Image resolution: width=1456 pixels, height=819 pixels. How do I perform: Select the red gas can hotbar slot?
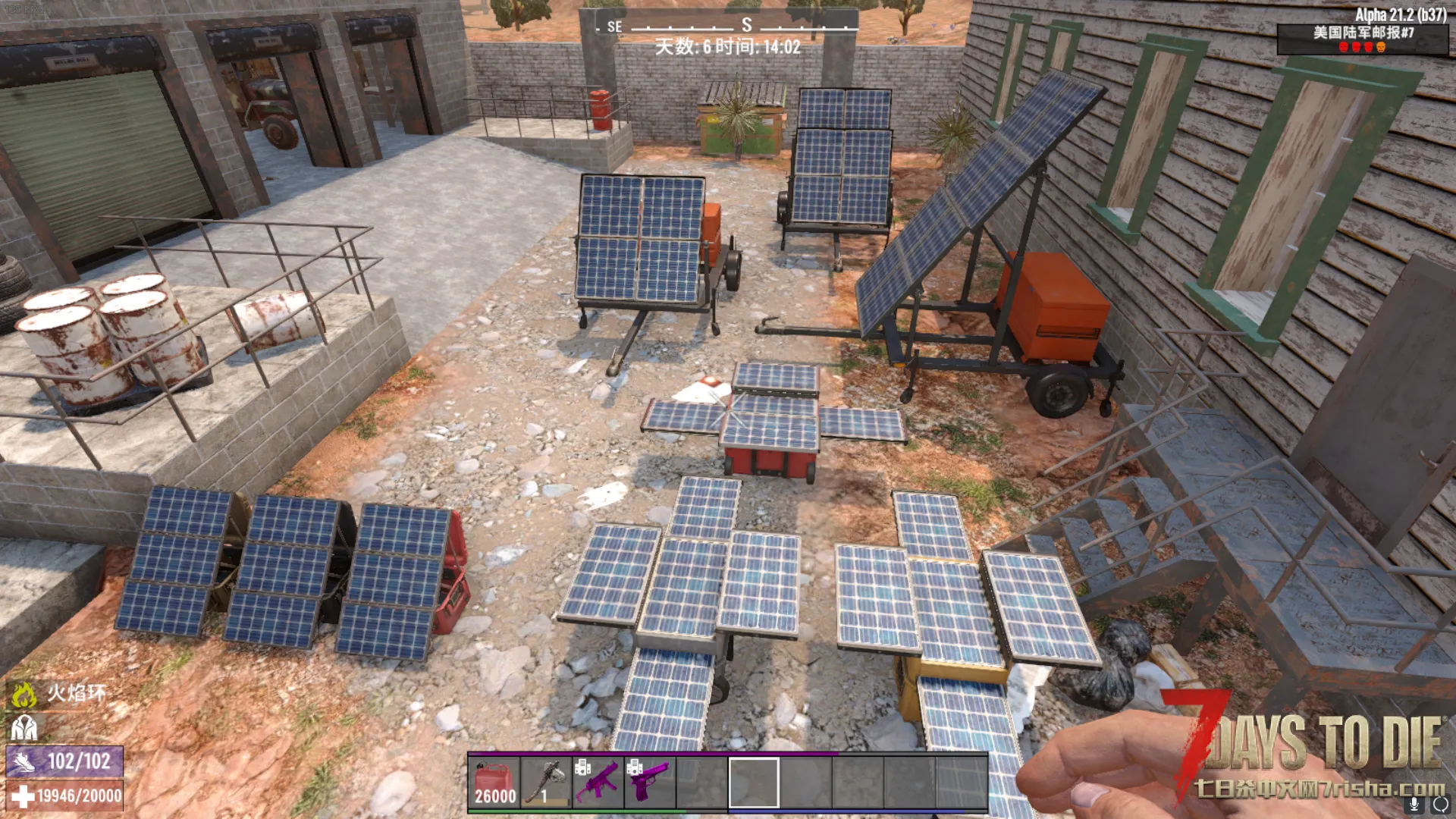(494, 783)
